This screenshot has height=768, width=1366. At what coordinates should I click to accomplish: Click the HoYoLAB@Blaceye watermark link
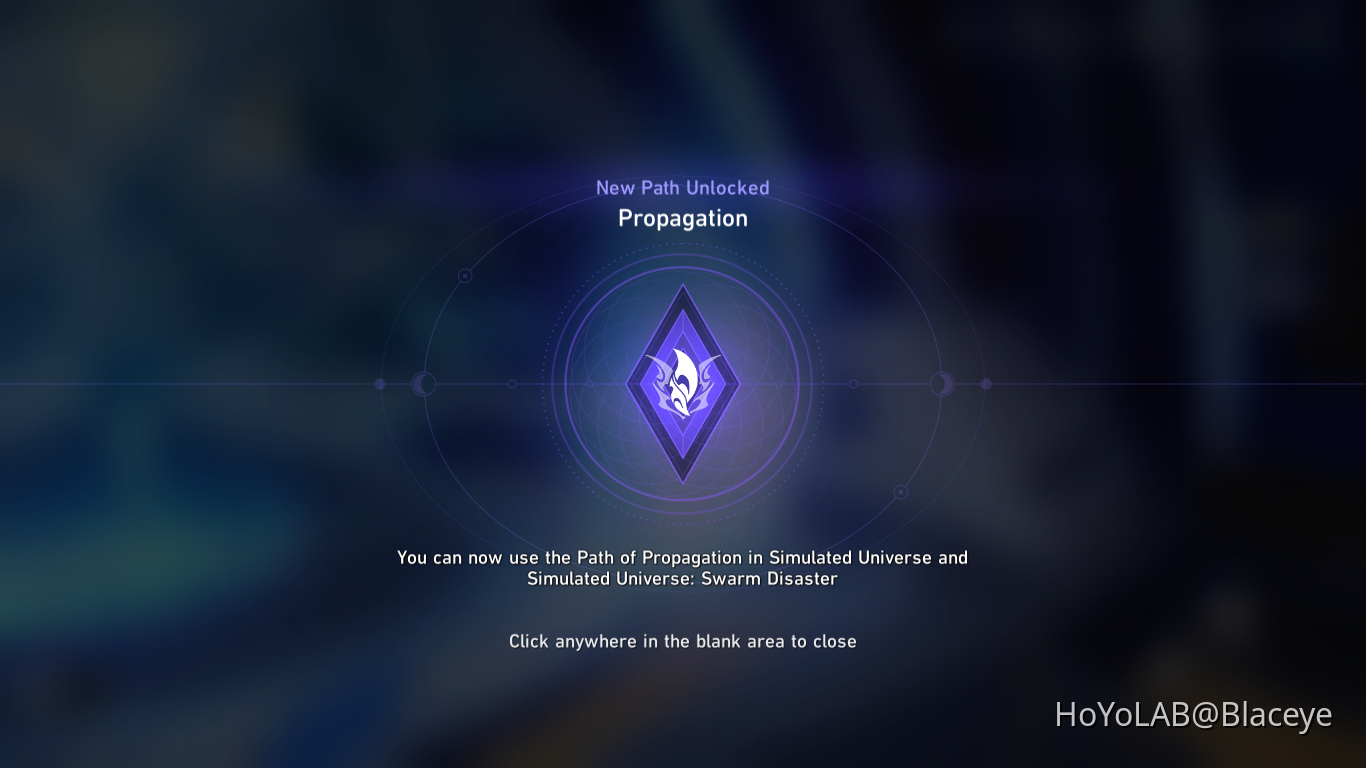(1194, 715)
